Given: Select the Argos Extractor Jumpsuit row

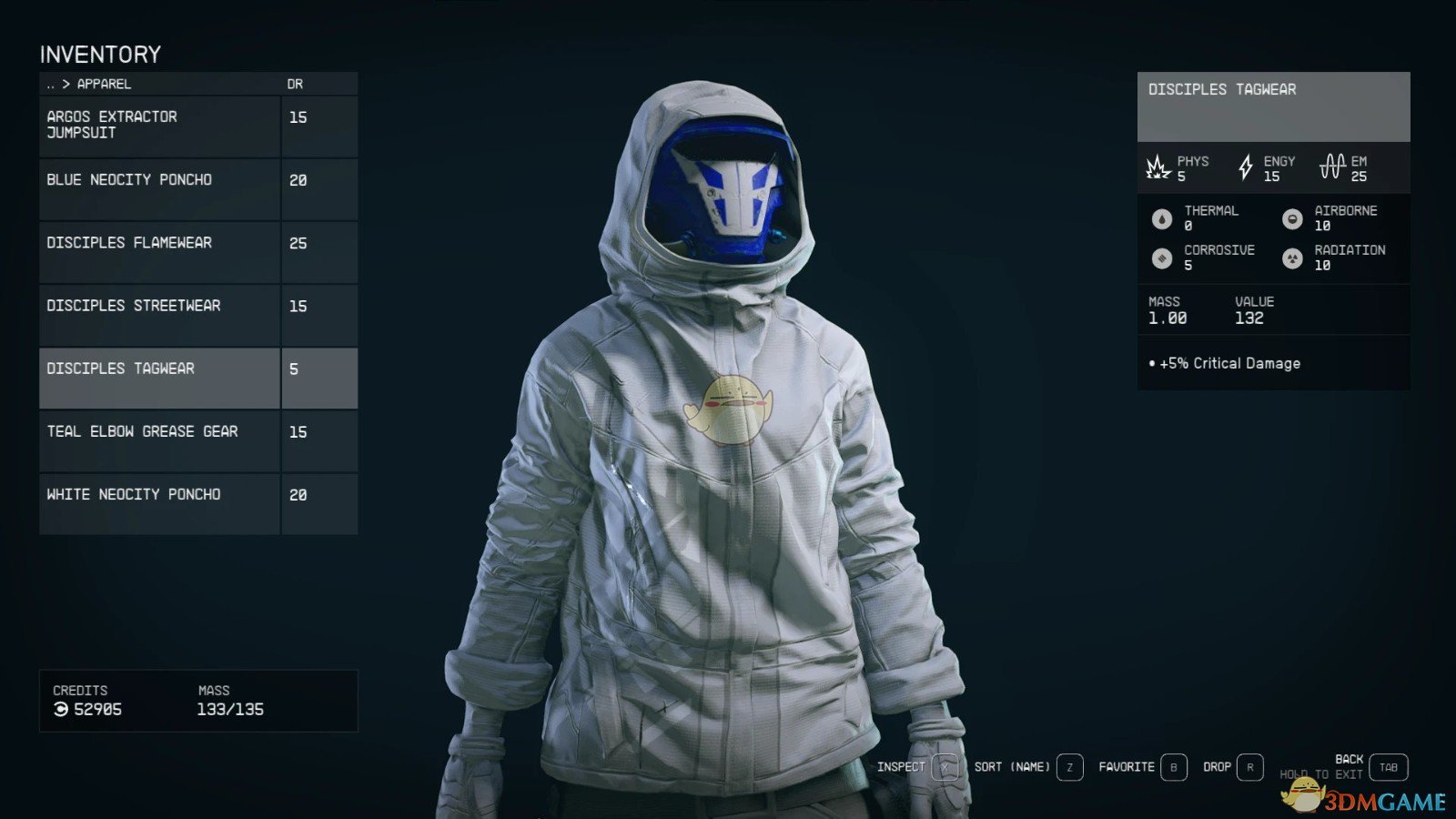Looking at the screenshot, I should [x=159, y=126].
